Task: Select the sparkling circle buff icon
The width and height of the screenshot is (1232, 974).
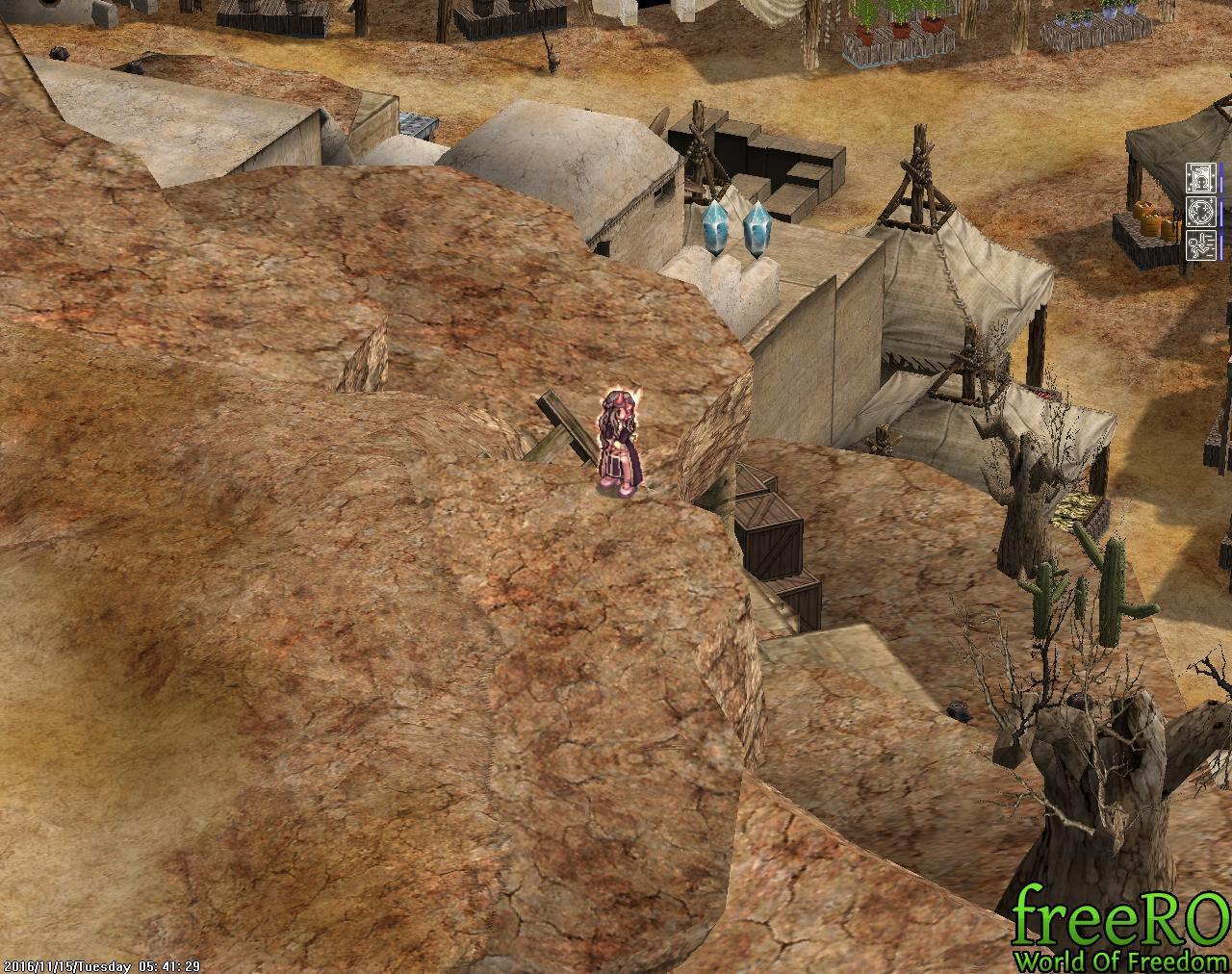Action: tap(1201, 212)
